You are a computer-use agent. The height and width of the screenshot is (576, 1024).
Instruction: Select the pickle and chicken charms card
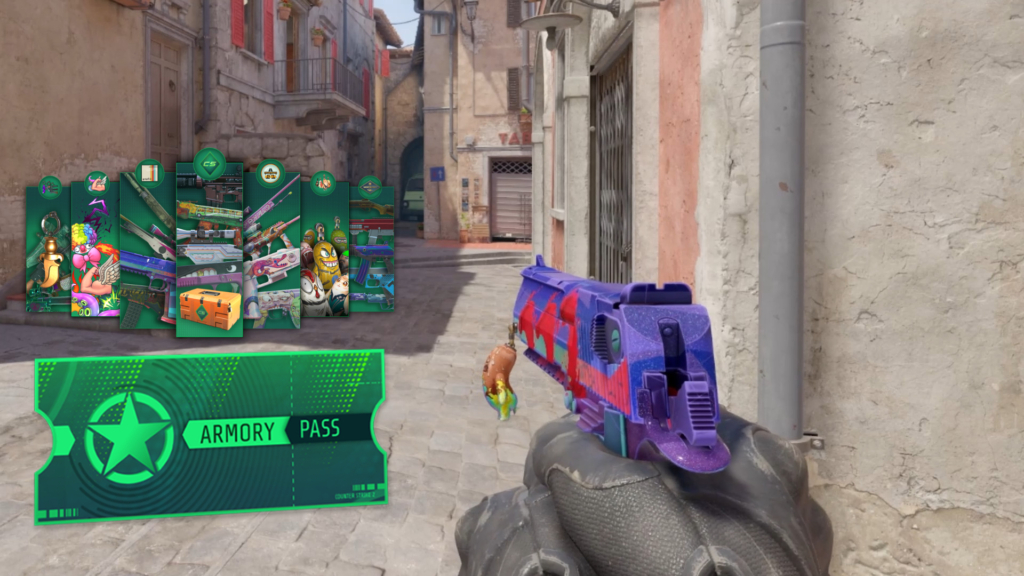(324, 250)
